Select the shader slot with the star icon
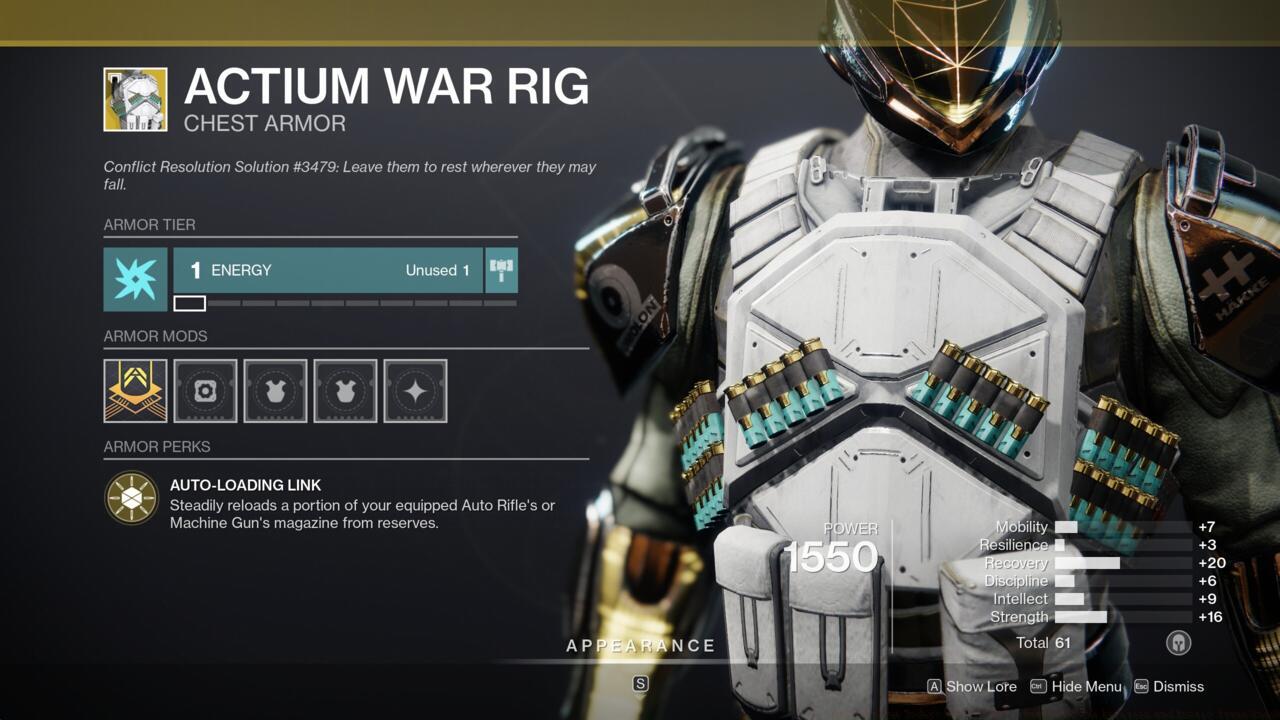 pos(415,391)
